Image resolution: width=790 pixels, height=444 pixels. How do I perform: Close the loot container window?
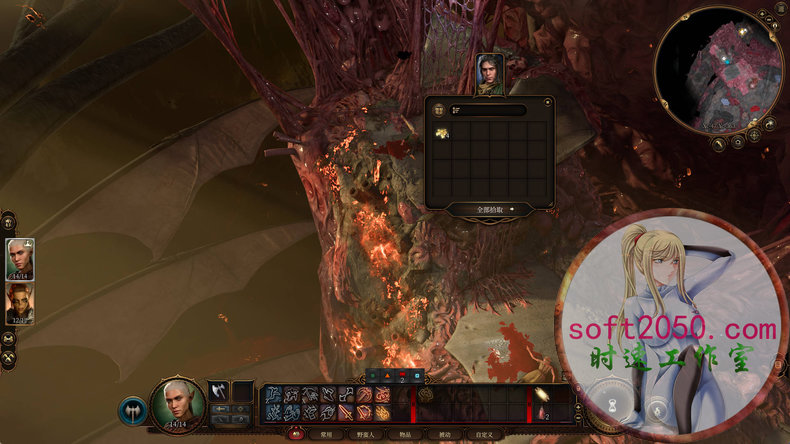pyautogui.click(x=548, y=101)
